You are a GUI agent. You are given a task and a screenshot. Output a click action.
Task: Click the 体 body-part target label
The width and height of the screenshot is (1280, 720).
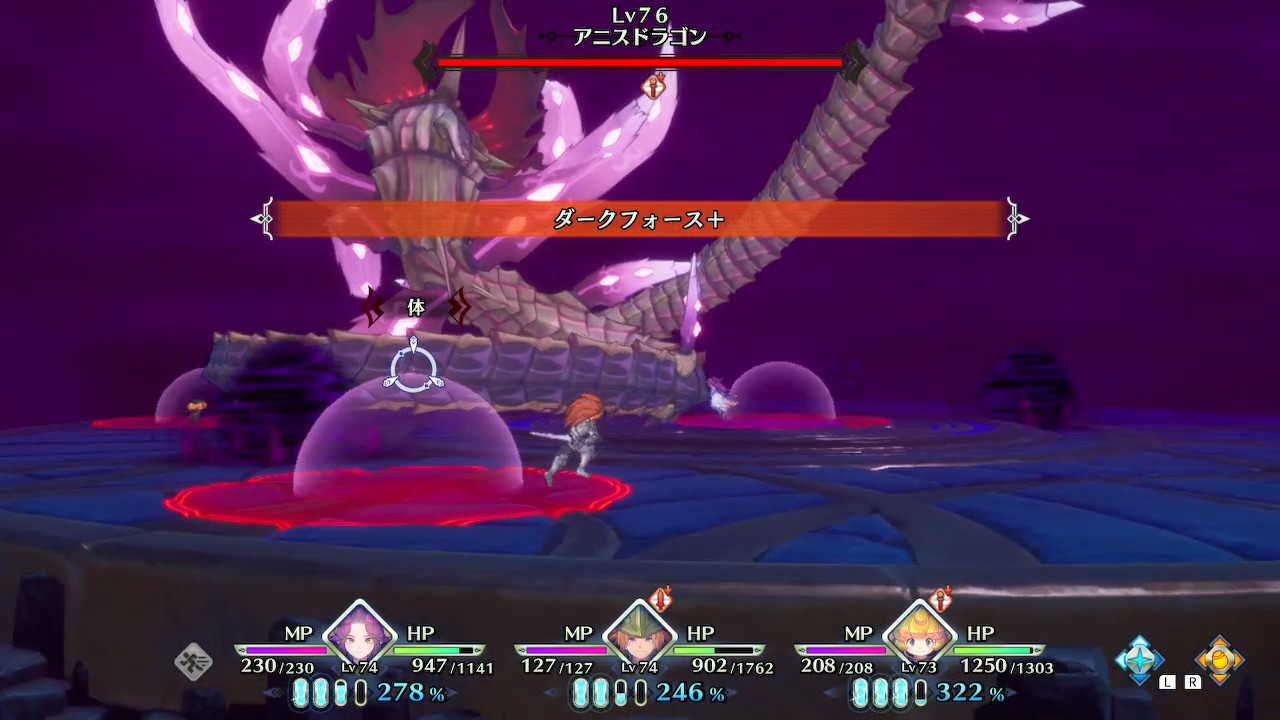coord(415,309)
